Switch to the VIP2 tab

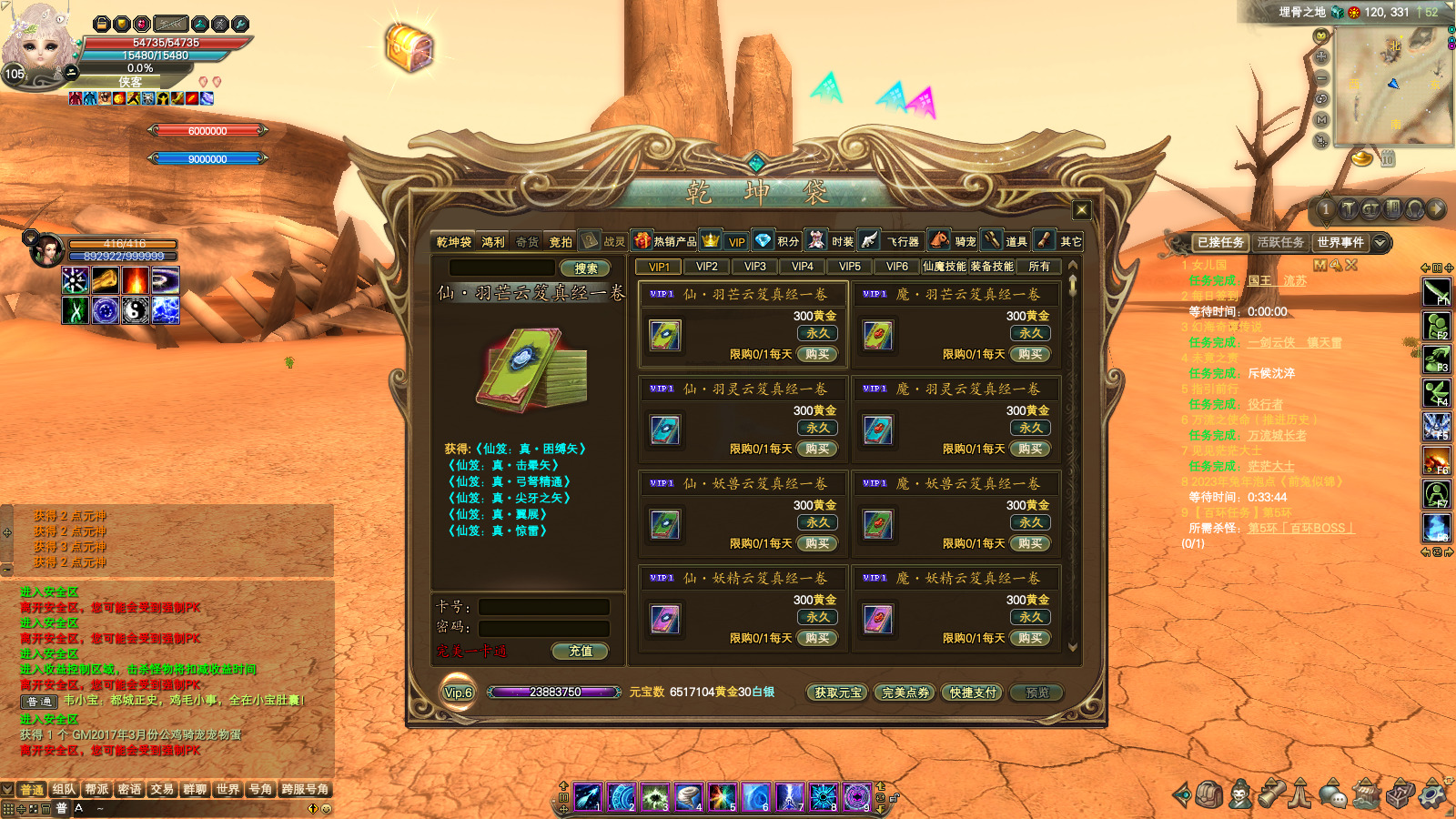707,267
